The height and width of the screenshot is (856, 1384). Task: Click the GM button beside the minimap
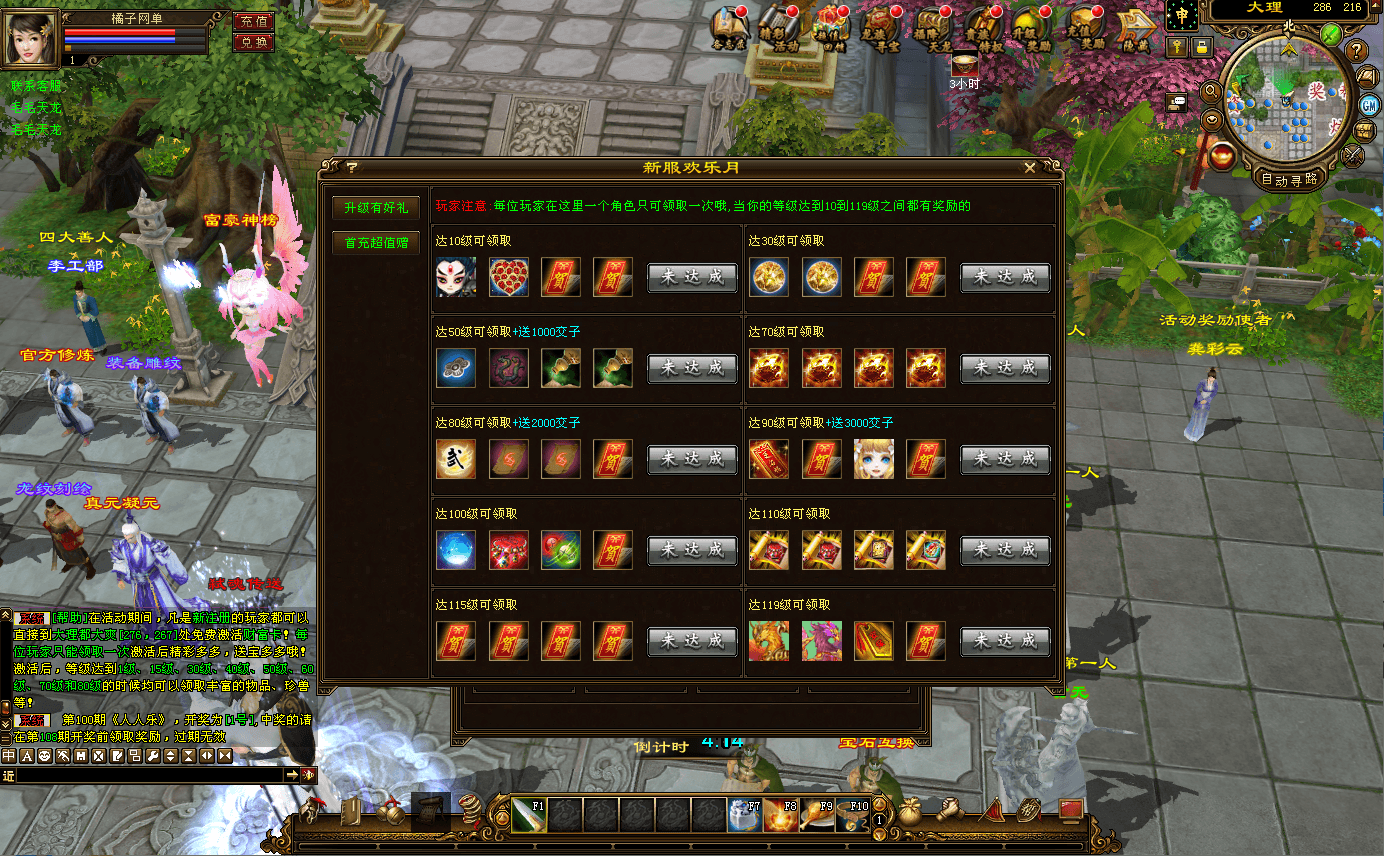1368,107
